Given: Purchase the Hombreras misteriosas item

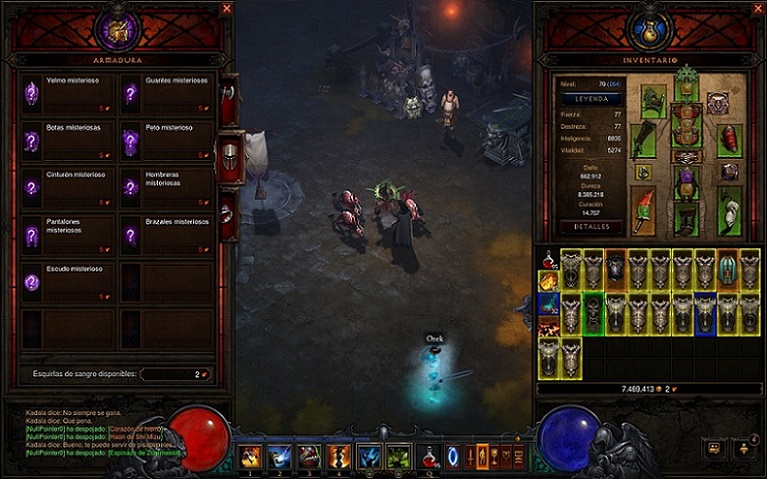Looking at the screenshot, I should (166, 188).
